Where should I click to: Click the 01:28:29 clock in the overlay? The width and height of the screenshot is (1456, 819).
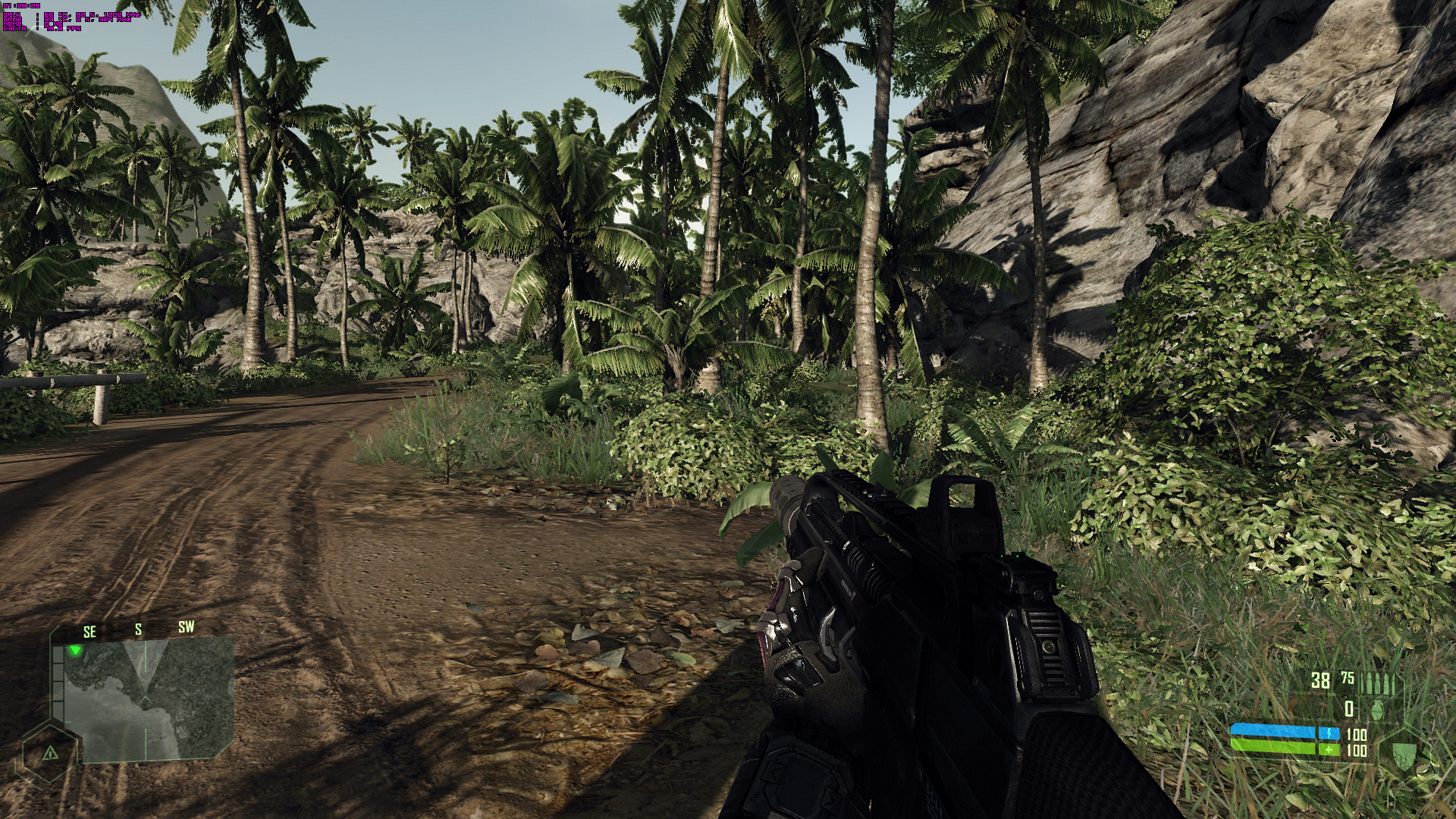pyautogui.click(x=20, y=5)
